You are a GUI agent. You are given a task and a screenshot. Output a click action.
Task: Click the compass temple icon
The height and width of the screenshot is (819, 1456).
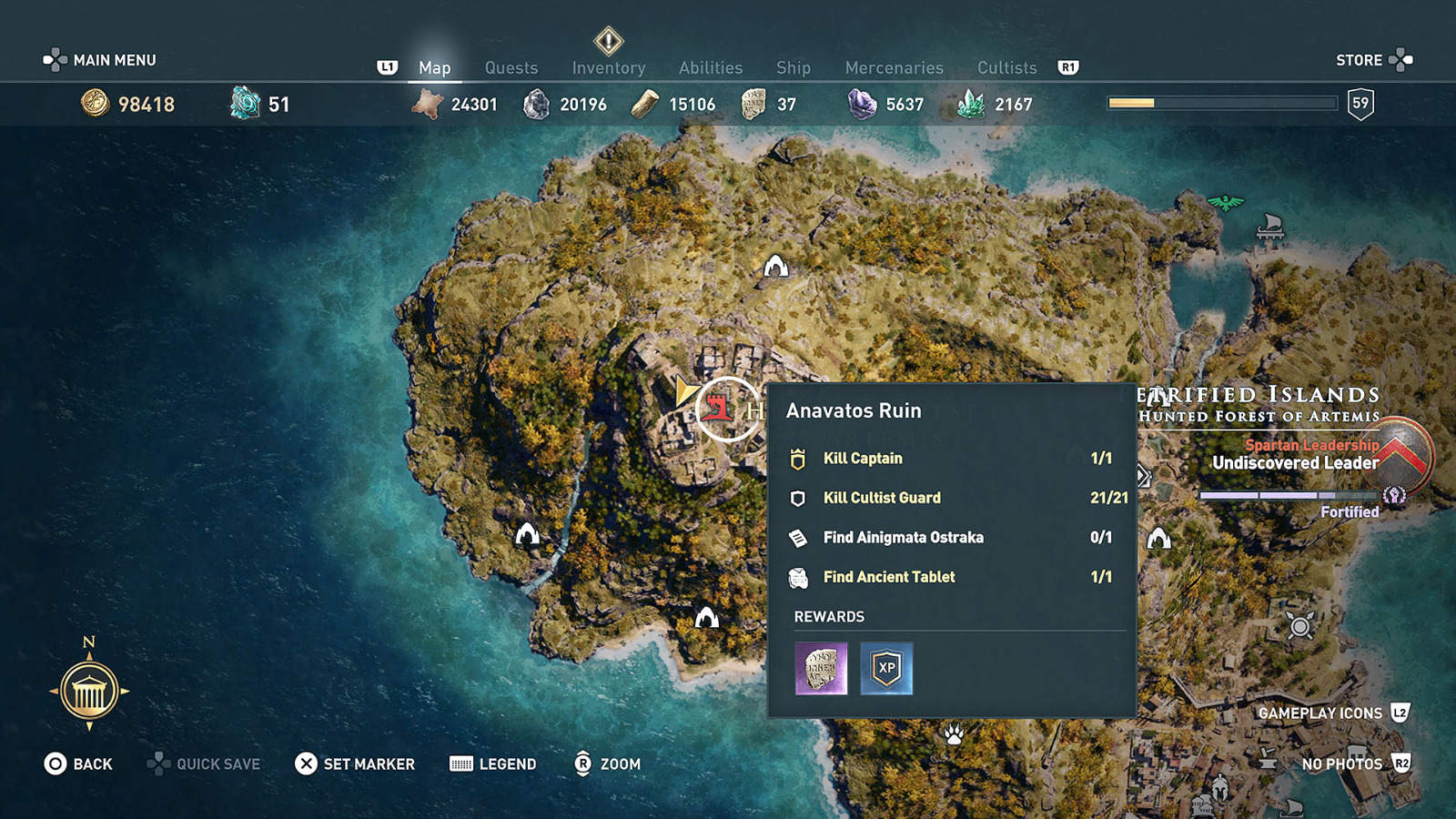click(89, 692)
